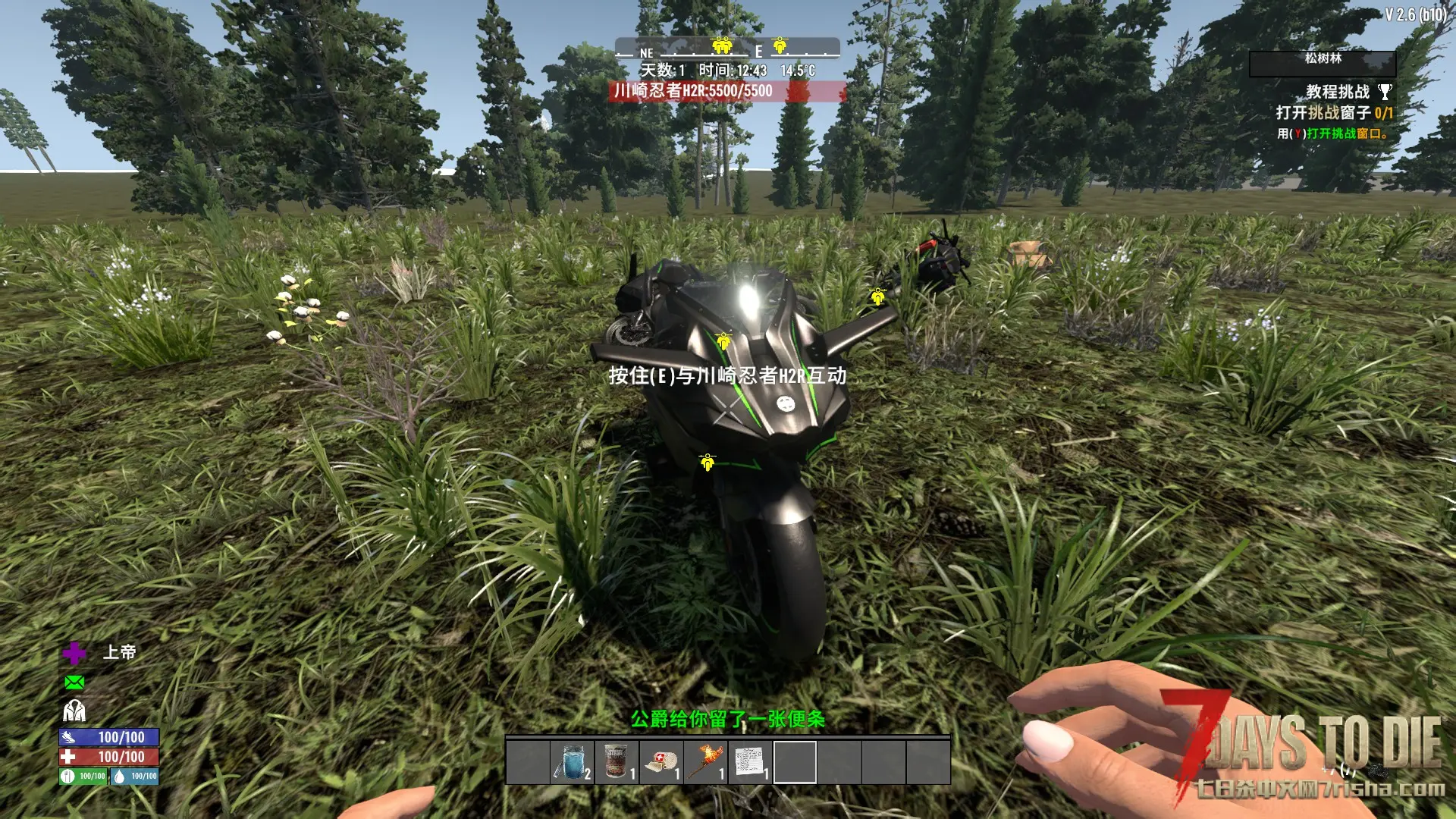Select the paper note hotbar slot
The width and height of the screenshot is (1456, 819).
750,761
